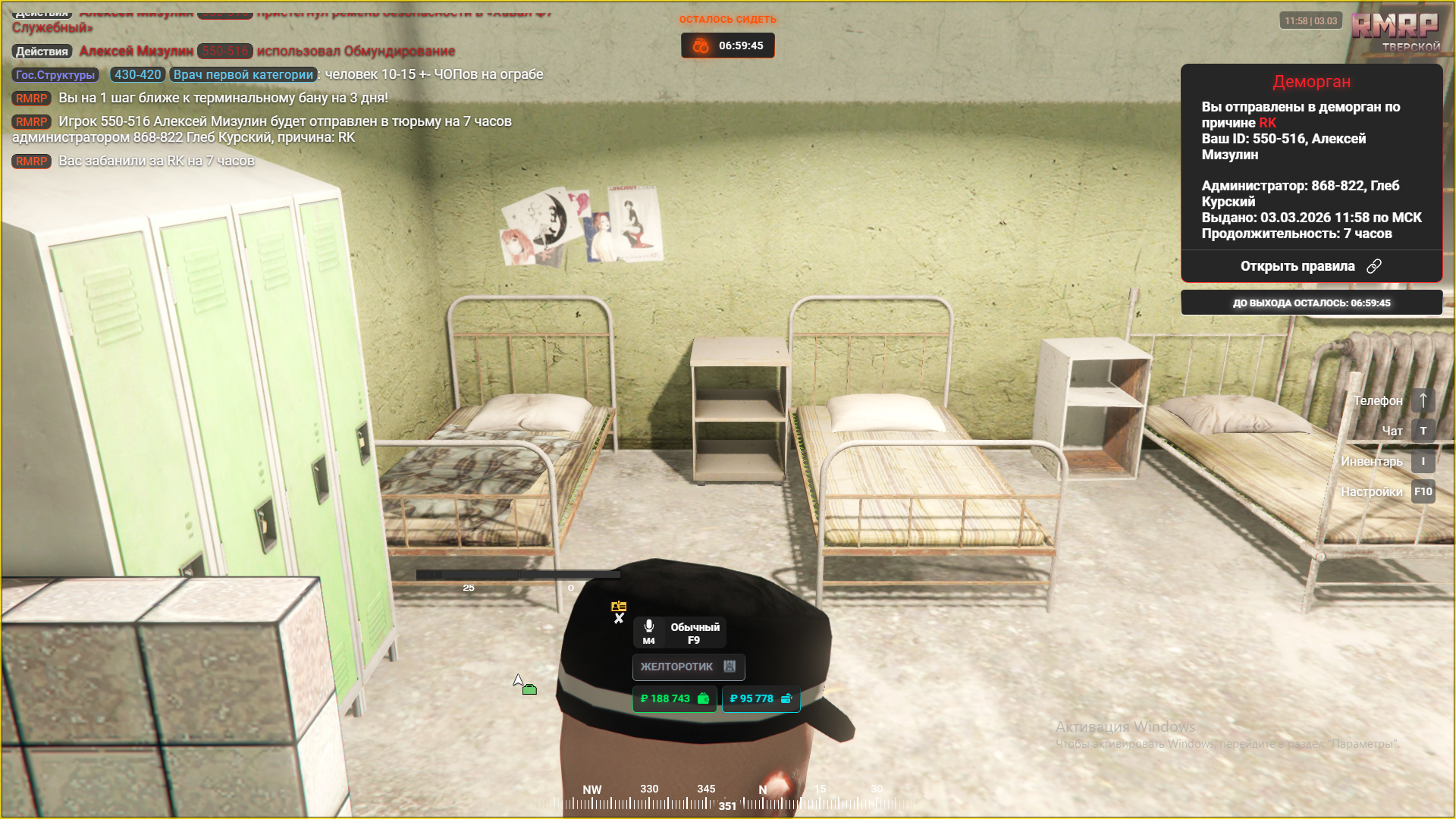
Task: Click the ЖЕЛТОРОТИК status badge
Action: pos(688,667)
